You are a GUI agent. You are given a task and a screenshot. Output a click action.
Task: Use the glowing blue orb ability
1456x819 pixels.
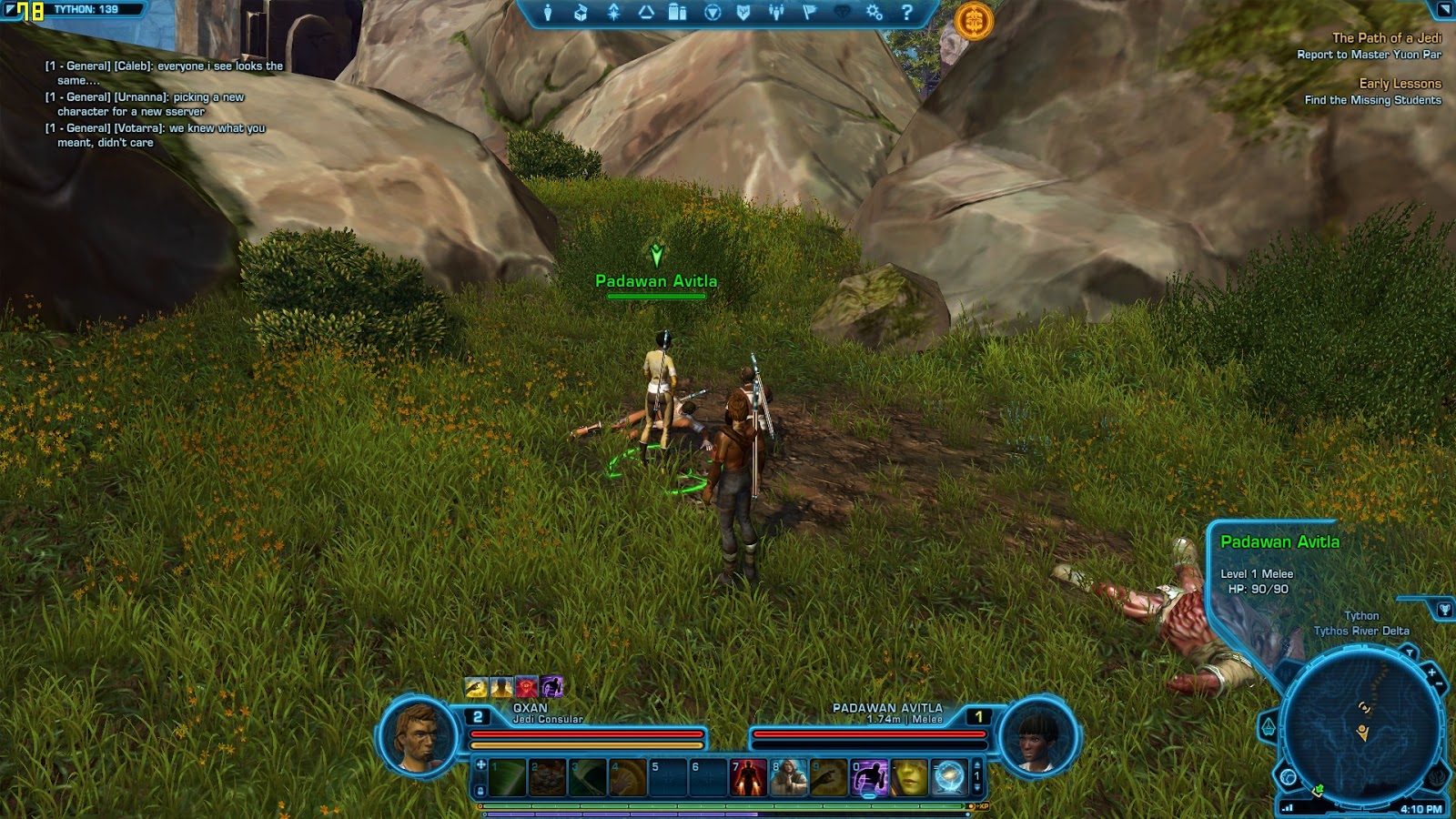click(949, 778)
